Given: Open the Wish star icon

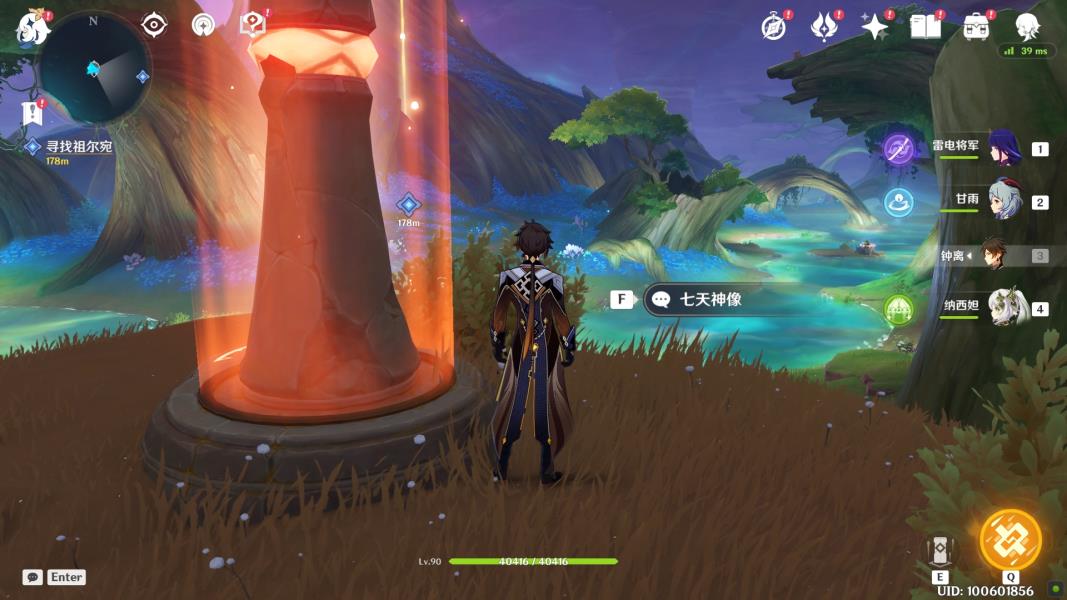Looking at the screenshot, I should pyautogui.click(x=875, y=27).
